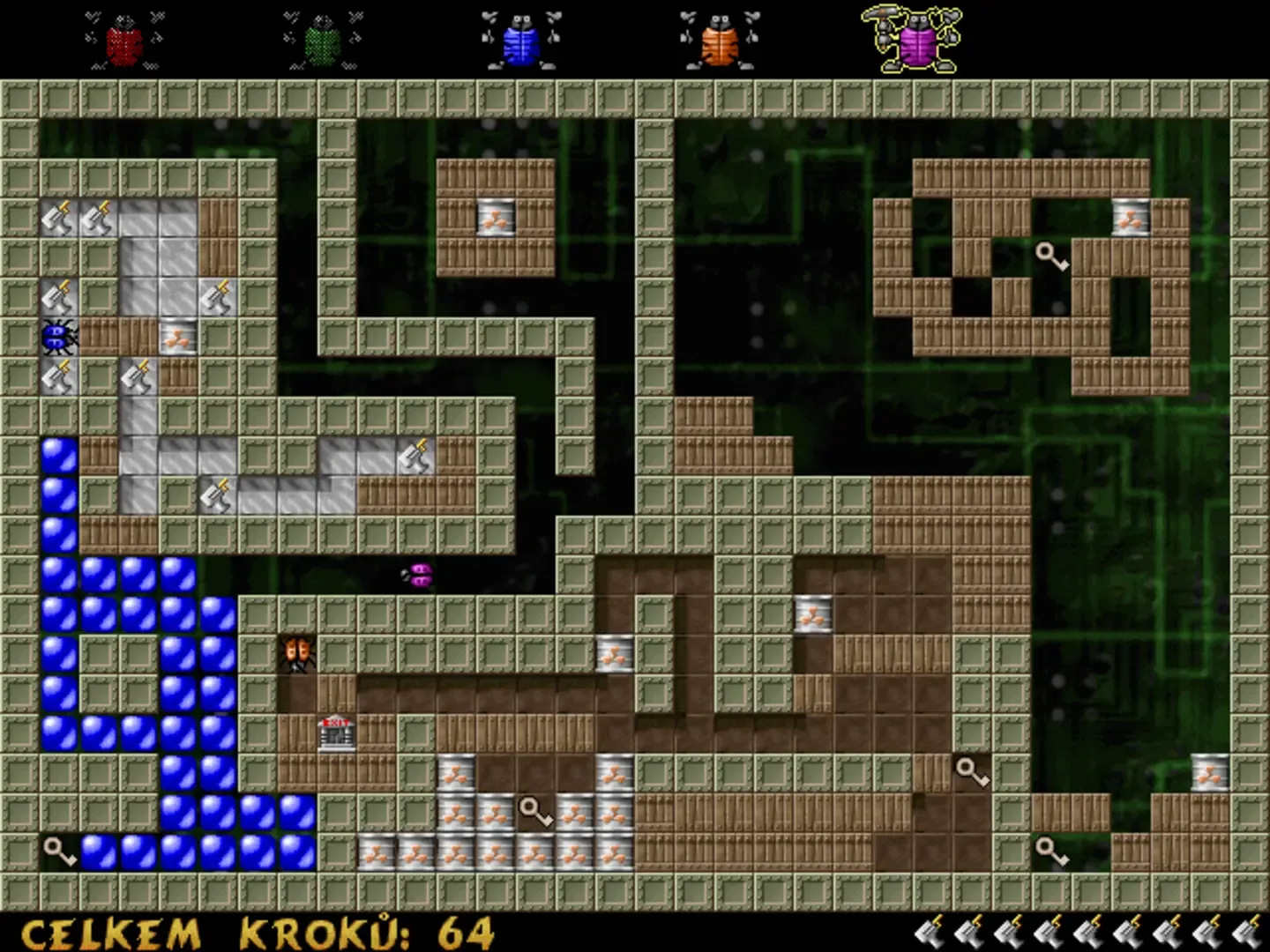Image resolution: width=1270 pixels, height=952 pixels.
Task: Click the key near the right-side brown area
Action: pos(973,773)
